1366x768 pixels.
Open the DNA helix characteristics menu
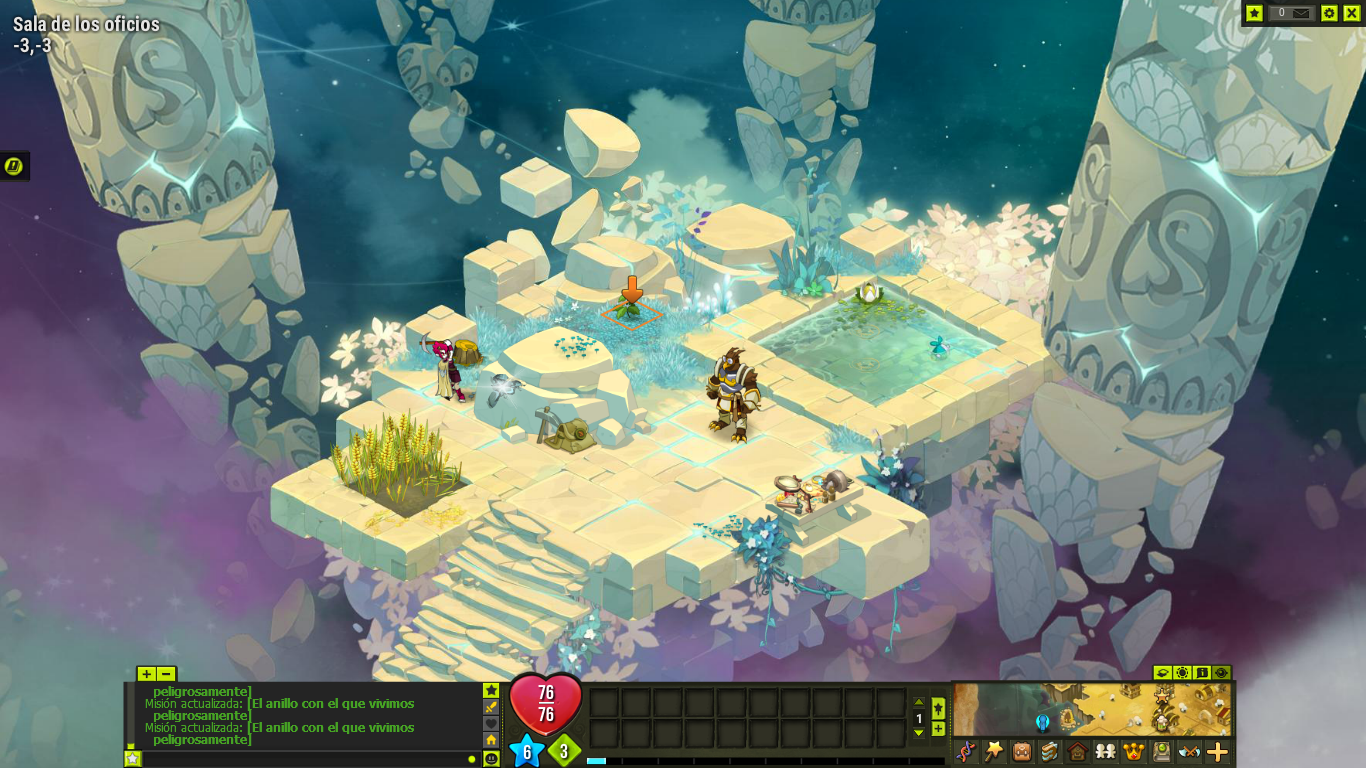pyautogui.click(x=965, y=752)
